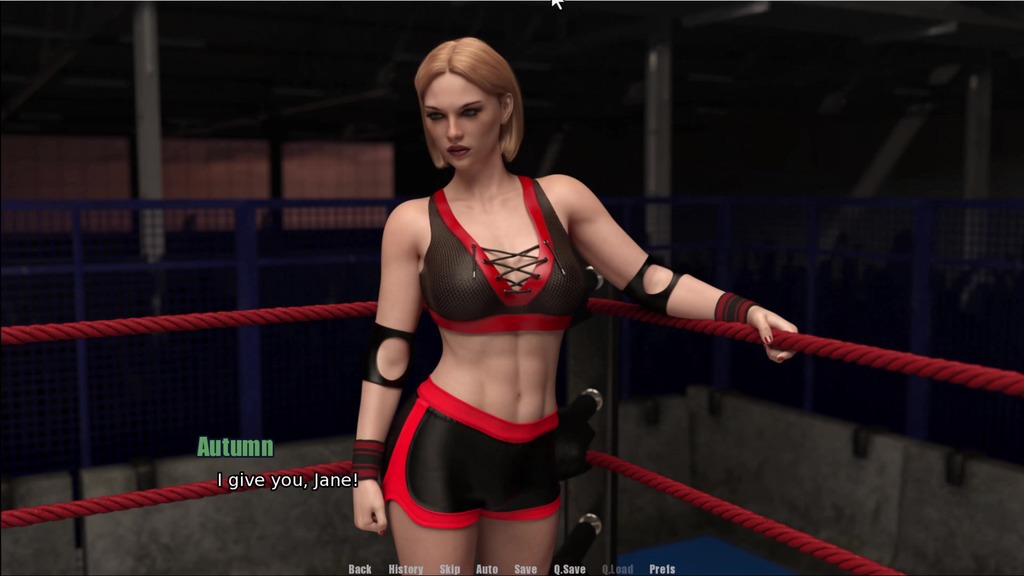The image size is (1024, 576).
Task: Open the Save game menu
Action: [x=526, y=569]
